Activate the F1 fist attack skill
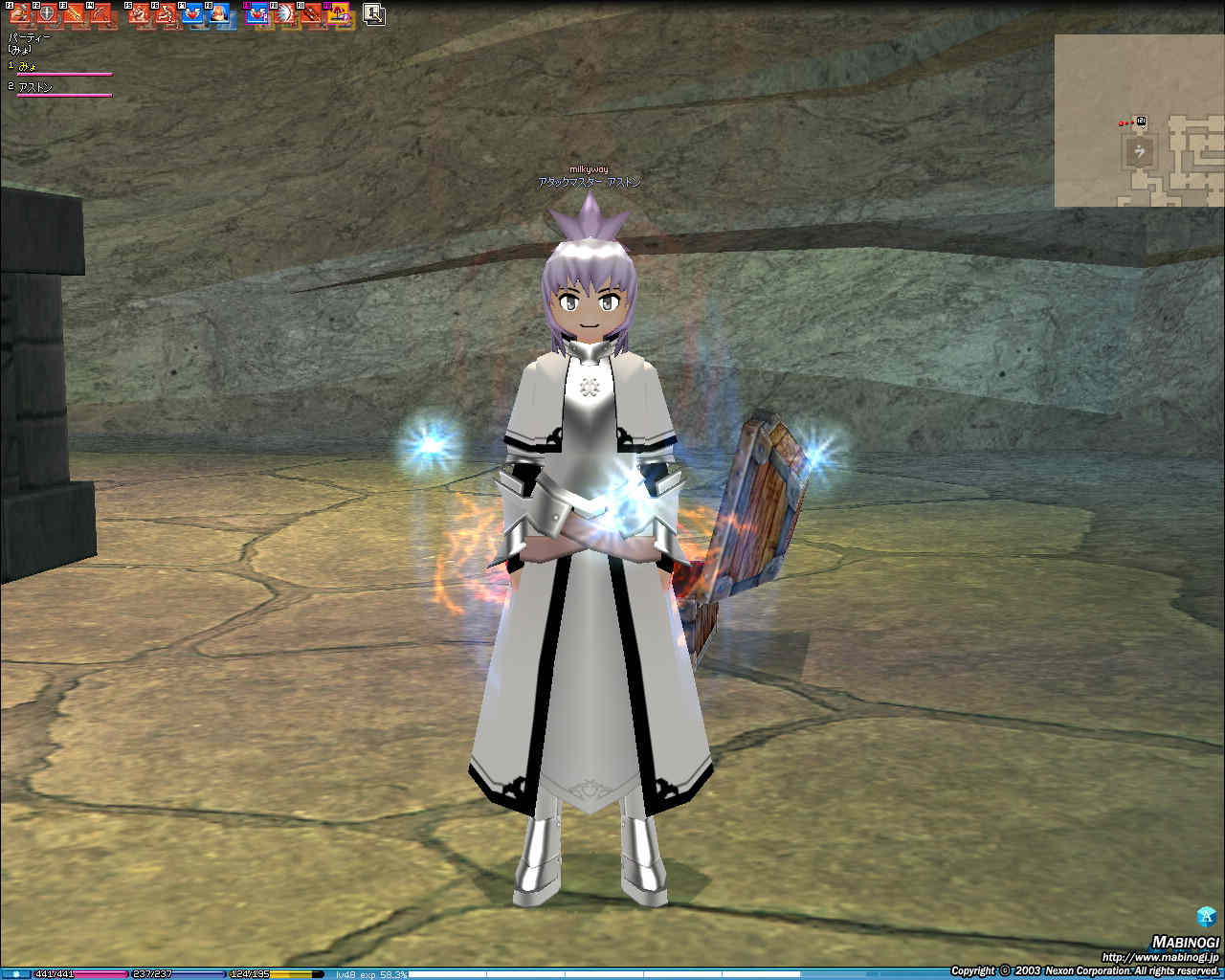Viewport: 1225px width, 980px height. click(x=20, y=14)
